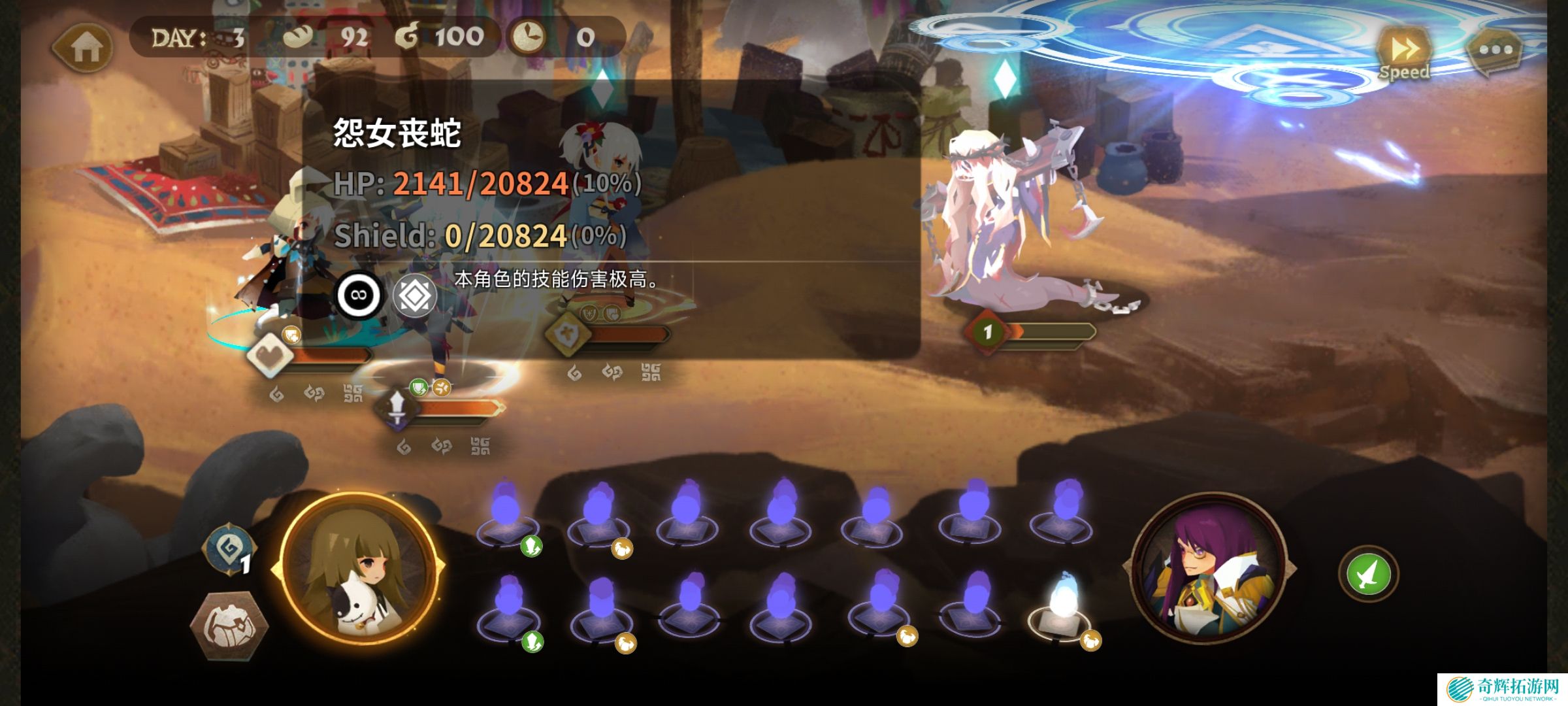
Task: Click the 奇辉拓游网 watermark logo
Action: tap(1501, 689)
